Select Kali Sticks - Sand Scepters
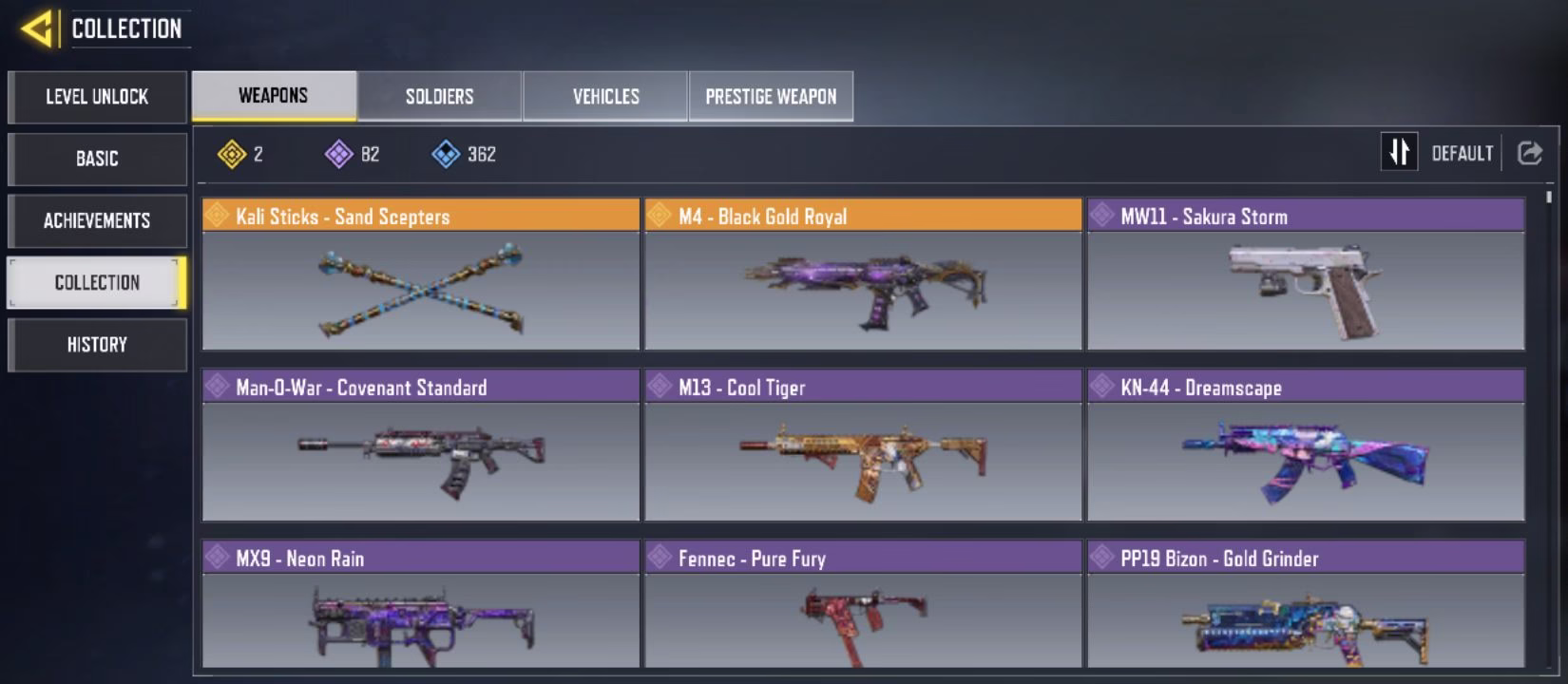 coord(420,275)
